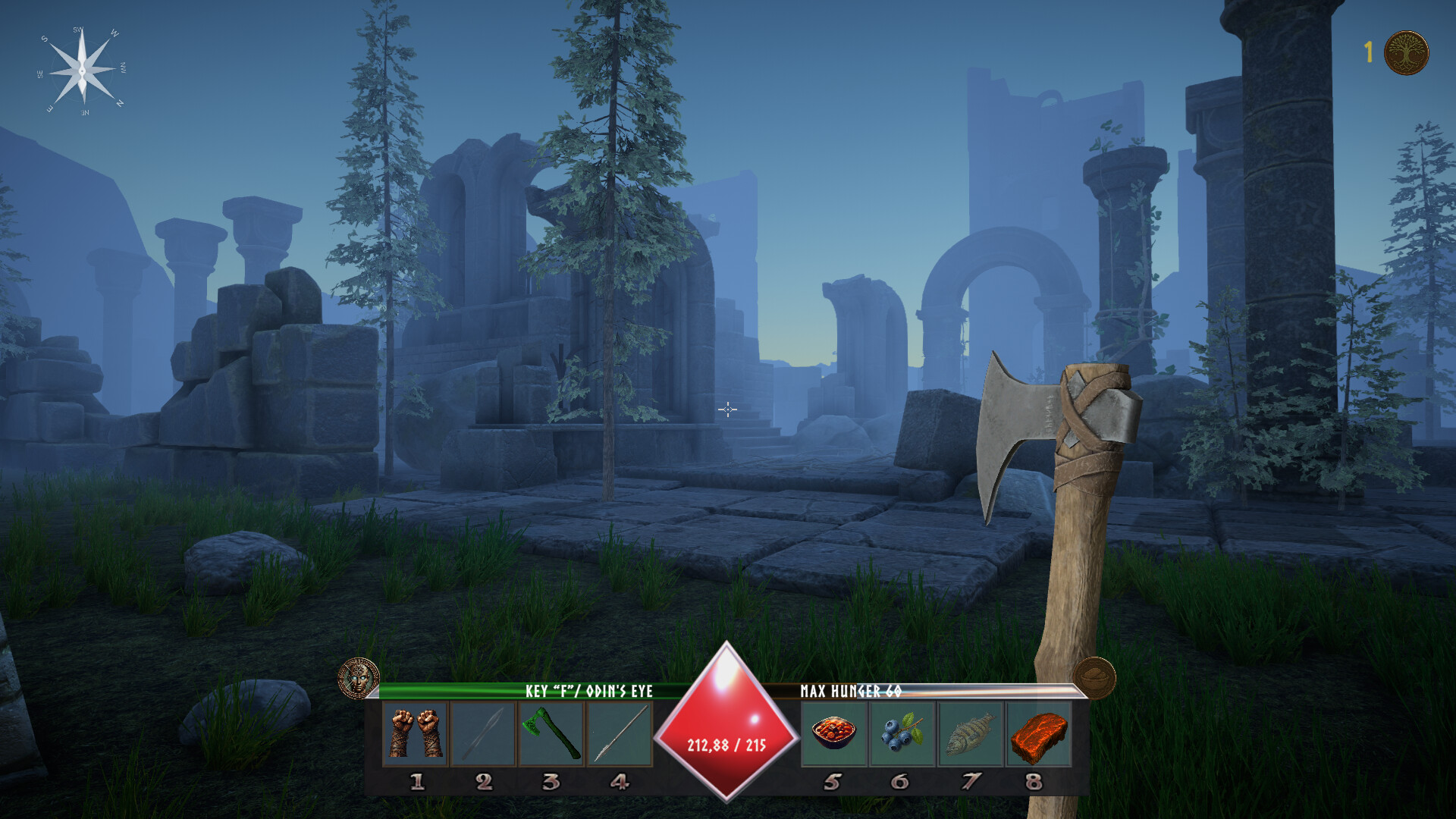Click the crosshair at screen center
This screenshot has width=1456, height=819.
click(x=728, y=409)
